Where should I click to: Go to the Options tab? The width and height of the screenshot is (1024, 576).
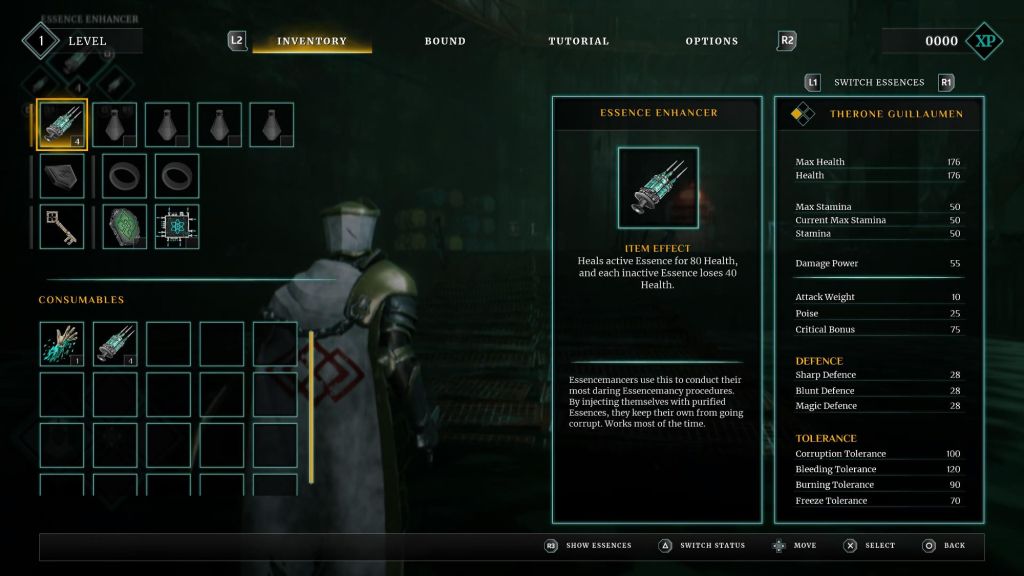pyautogui.click(x=712, y=41)
